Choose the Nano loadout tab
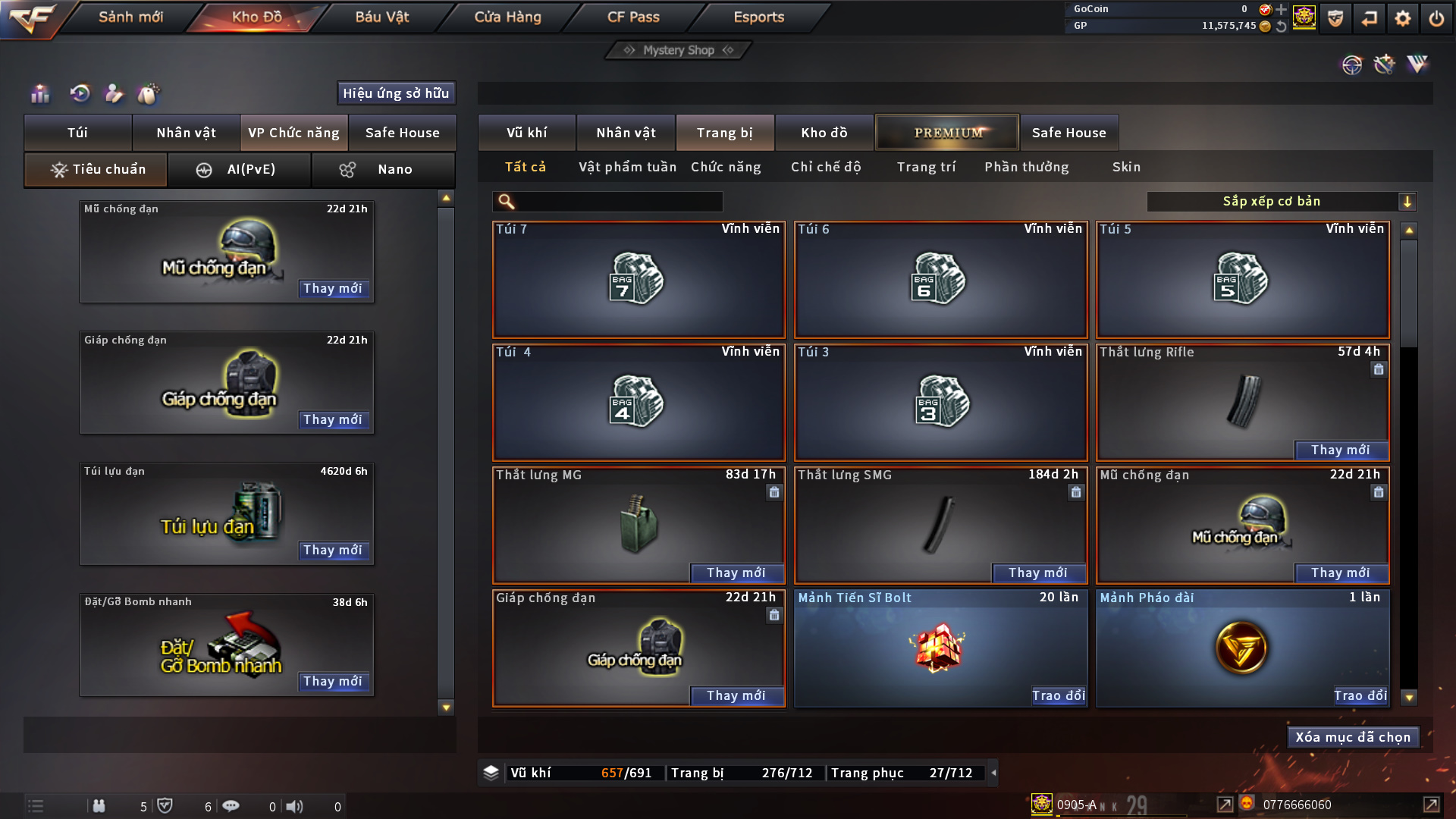This screenshot has height=819, width=1456. [383, 169]
